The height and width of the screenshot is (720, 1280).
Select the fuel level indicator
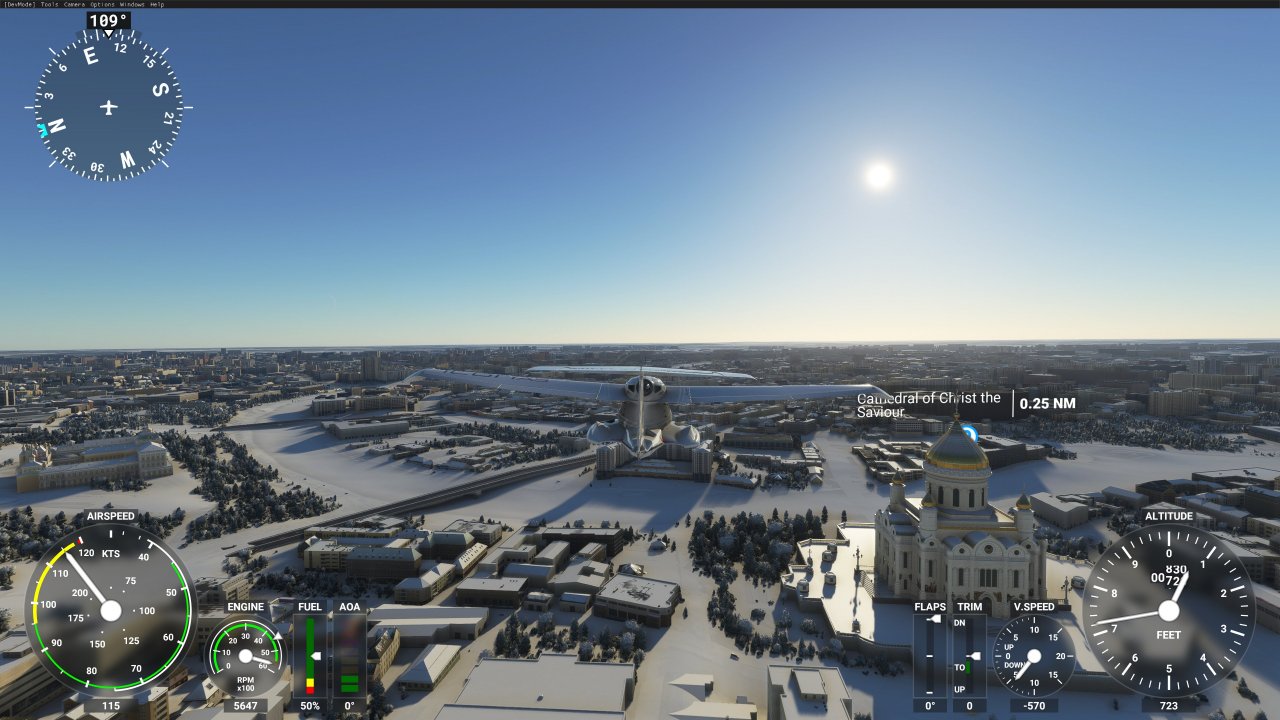click(x=311, y=655)
